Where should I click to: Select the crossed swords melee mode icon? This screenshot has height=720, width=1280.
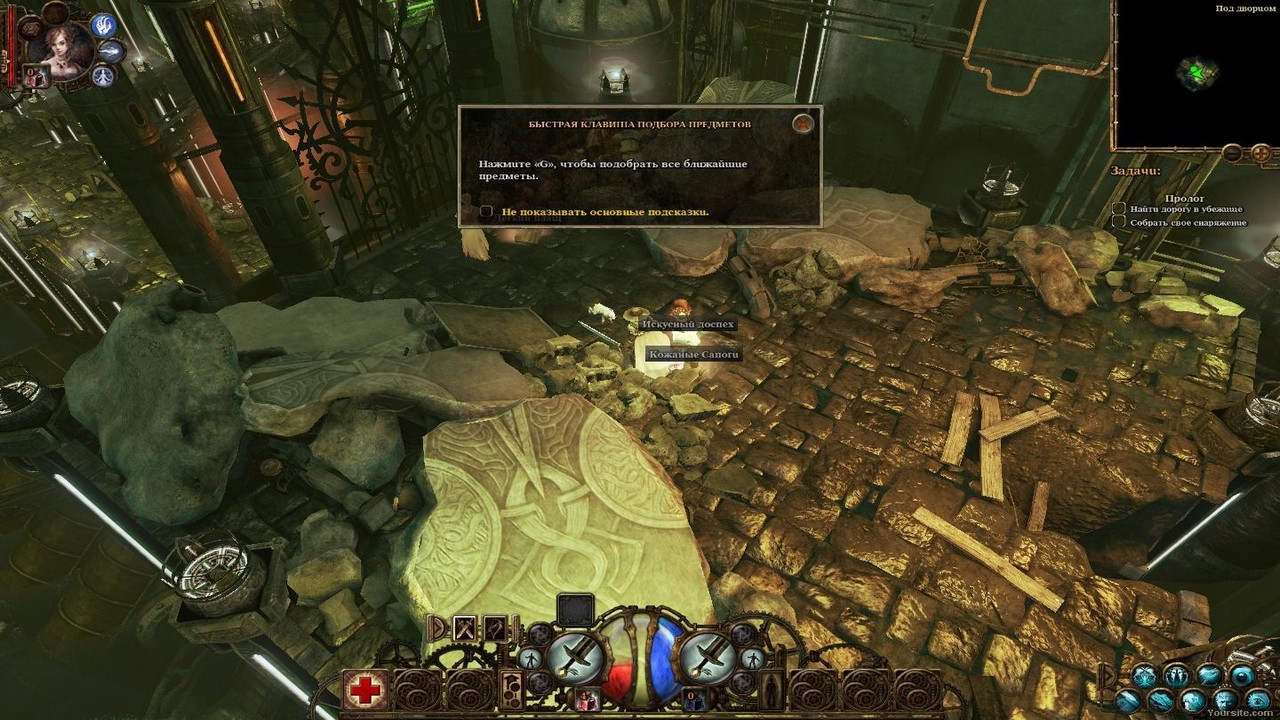click(465, 628)
